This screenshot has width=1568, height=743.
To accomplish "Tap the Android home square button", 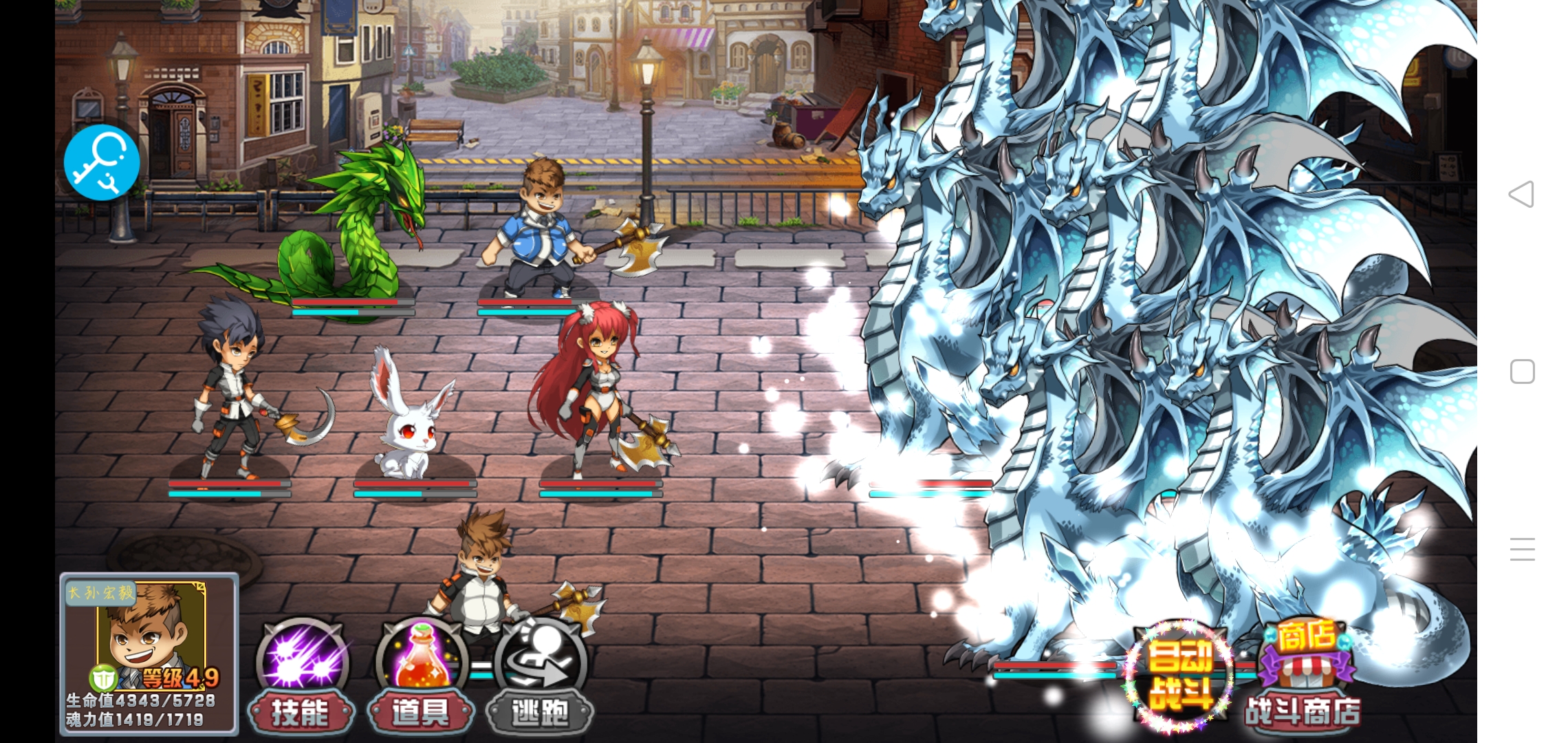I will (1522, 371).
